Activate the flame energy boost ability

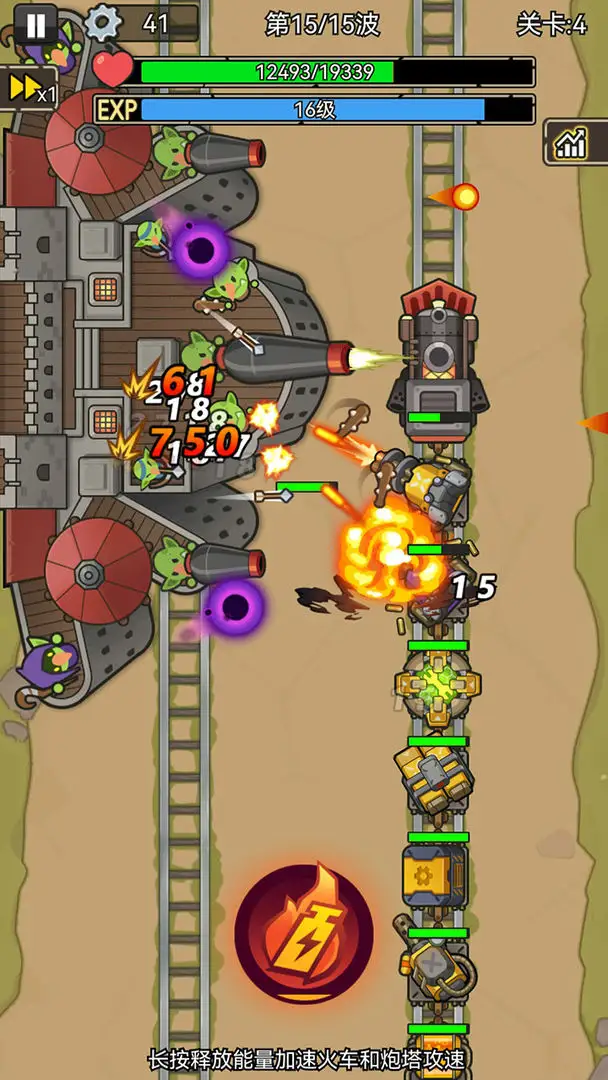point(304,934)
